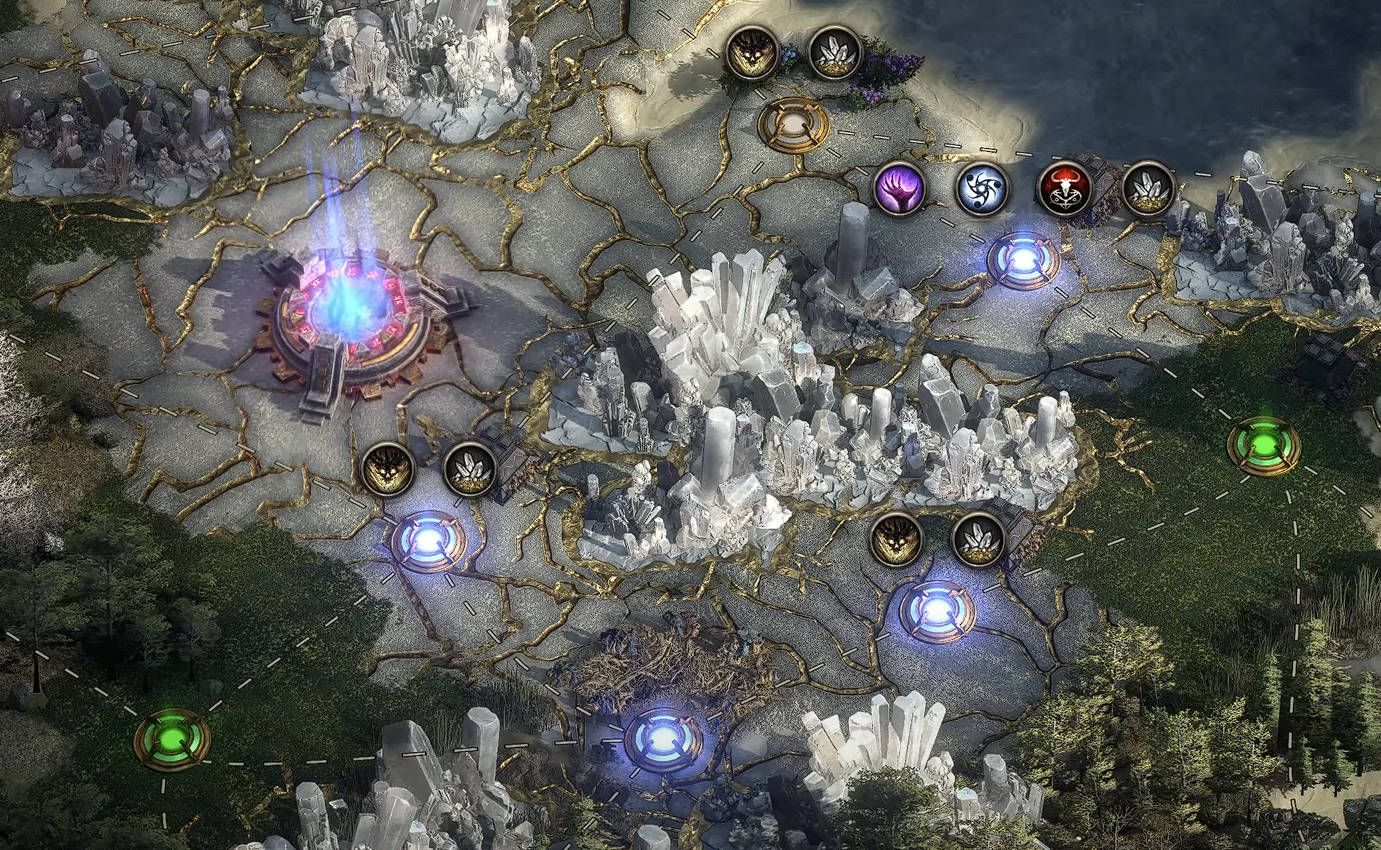Viewport: 1381px width, 850px height.
Task: Travel to the blue node below the spiral icon
Action: click(x=1023, y=259)
